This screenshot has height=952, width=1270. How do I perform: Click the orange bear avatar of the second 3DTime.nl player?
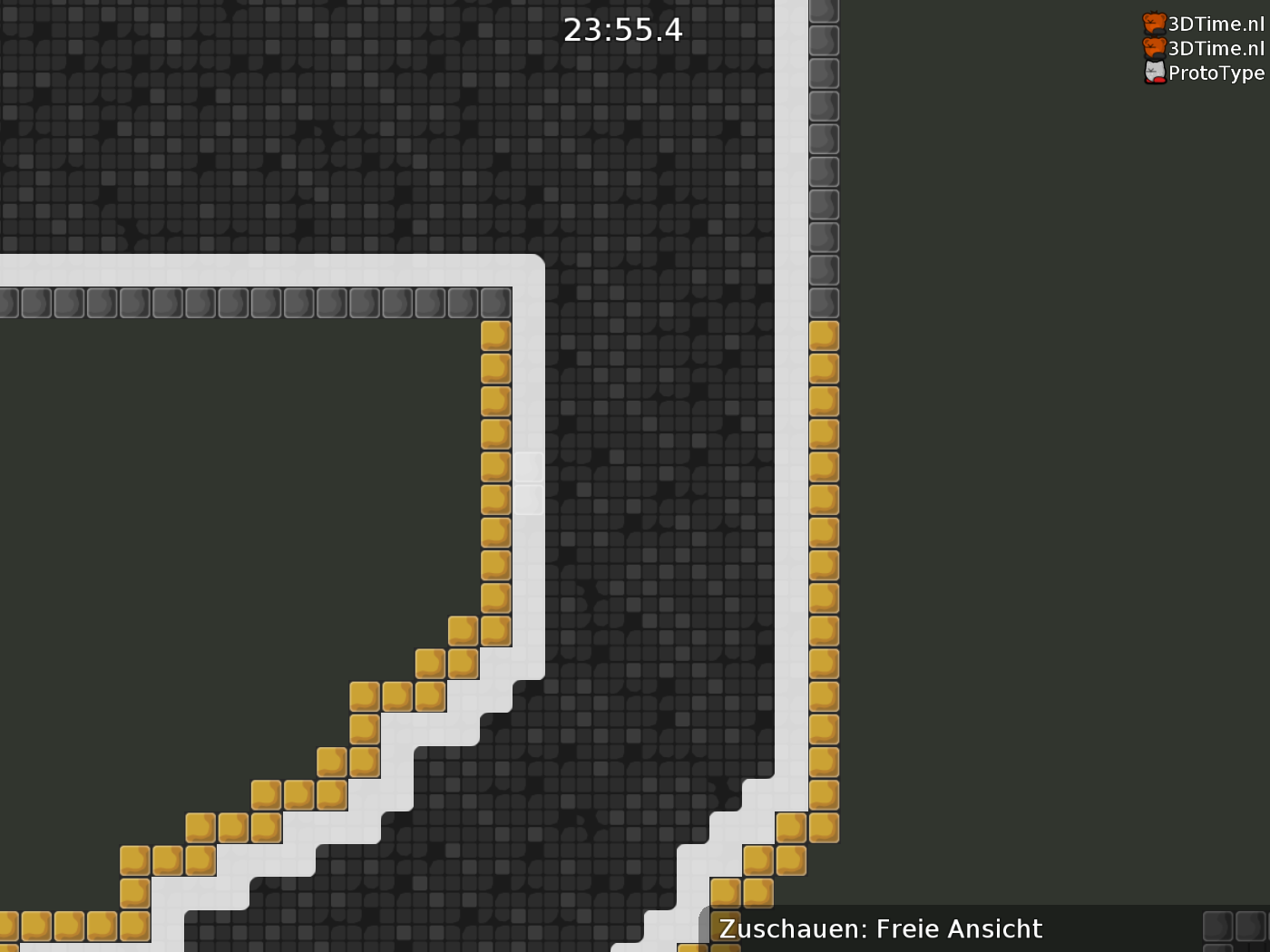coord(1154,48)
